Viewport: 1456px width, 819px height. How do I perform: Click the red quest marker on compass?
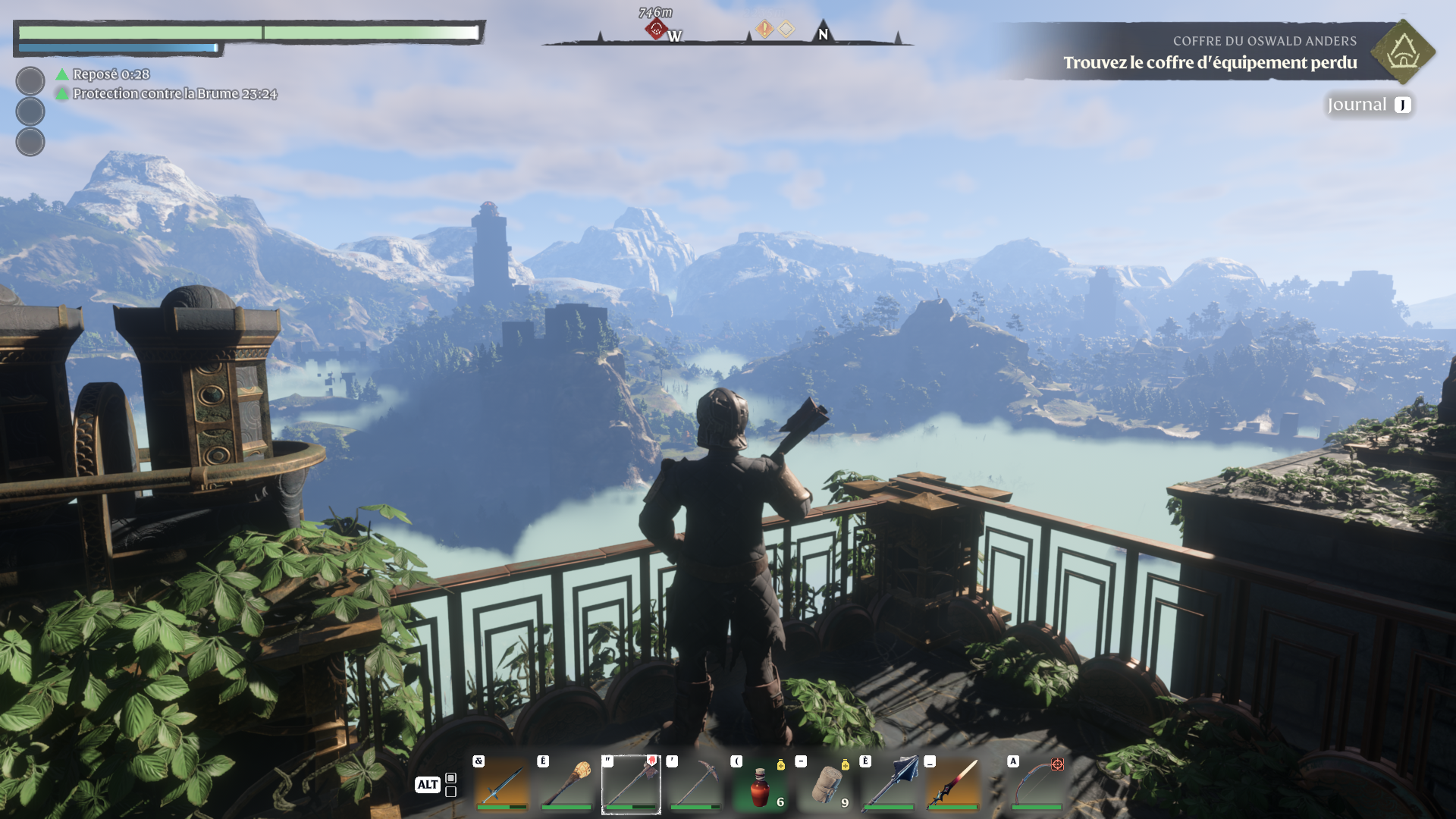(x=656, y=30)
